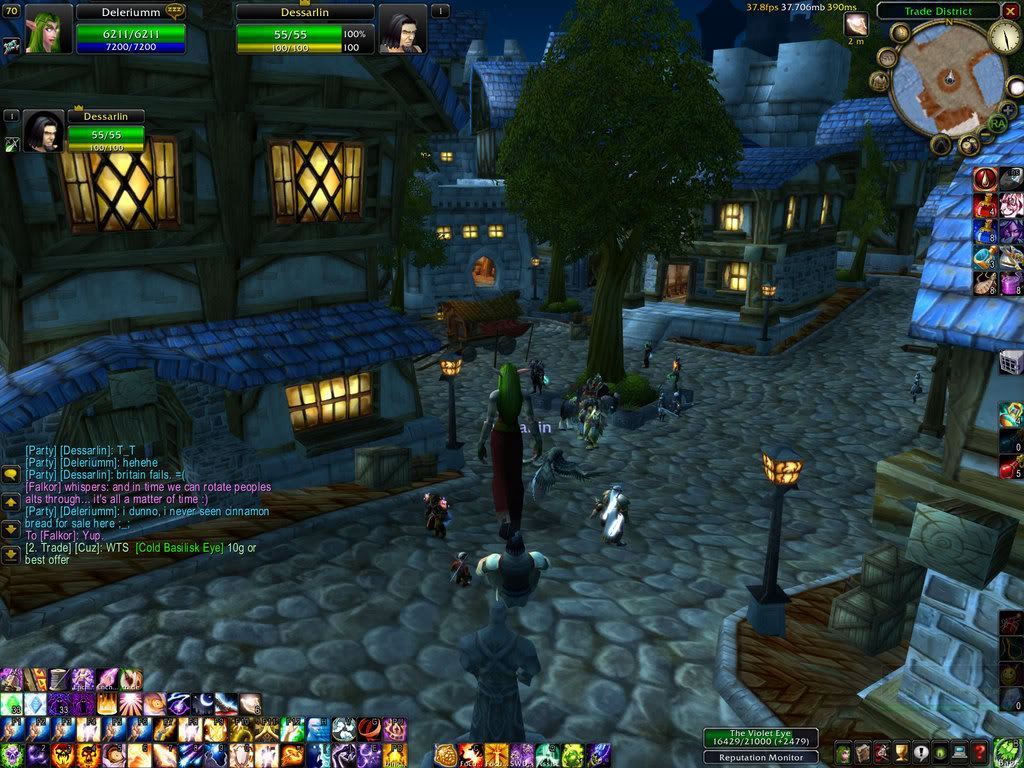Image resolution: width=1024 pixels, height=768 pixels.
Task: Open the golden chalice achievements button
Action: [x=901, y=753]
